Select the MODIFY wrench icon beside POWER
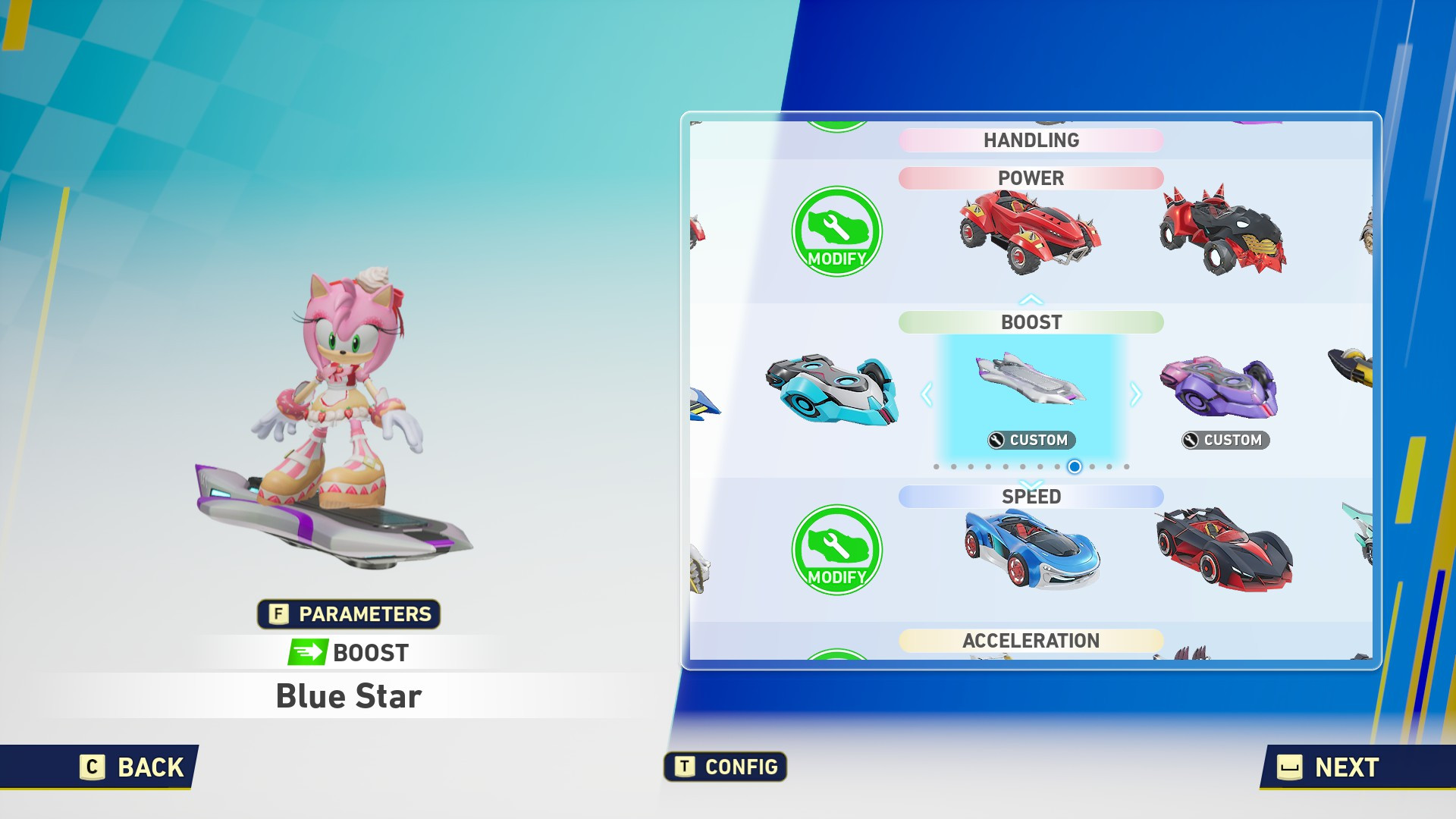Image resolution: width=1456 pixels, height=819 pixels. pyautogui.click(x=836, y=232)
